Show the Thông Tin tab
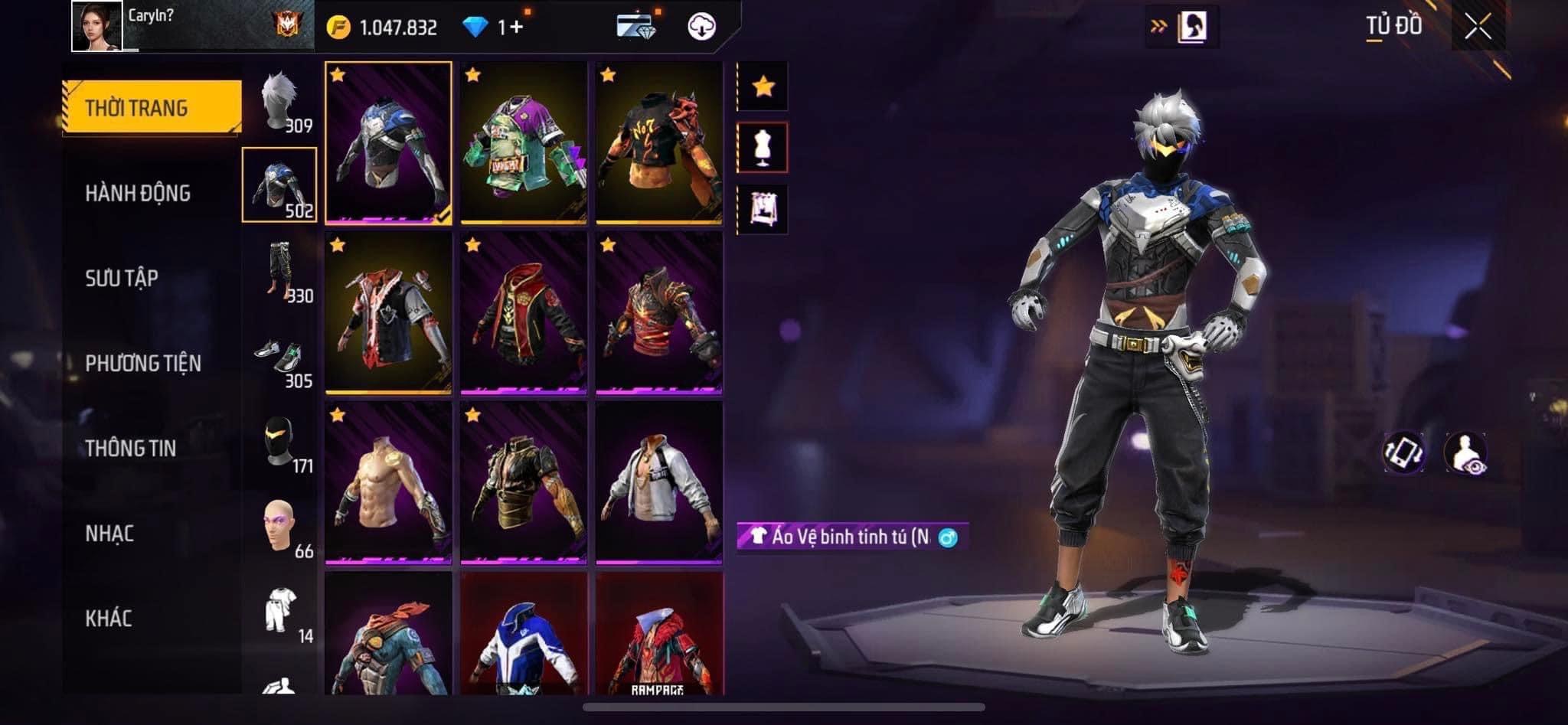Image resolution: width=1568 pixels, height=725 pixels. [131, 448]
